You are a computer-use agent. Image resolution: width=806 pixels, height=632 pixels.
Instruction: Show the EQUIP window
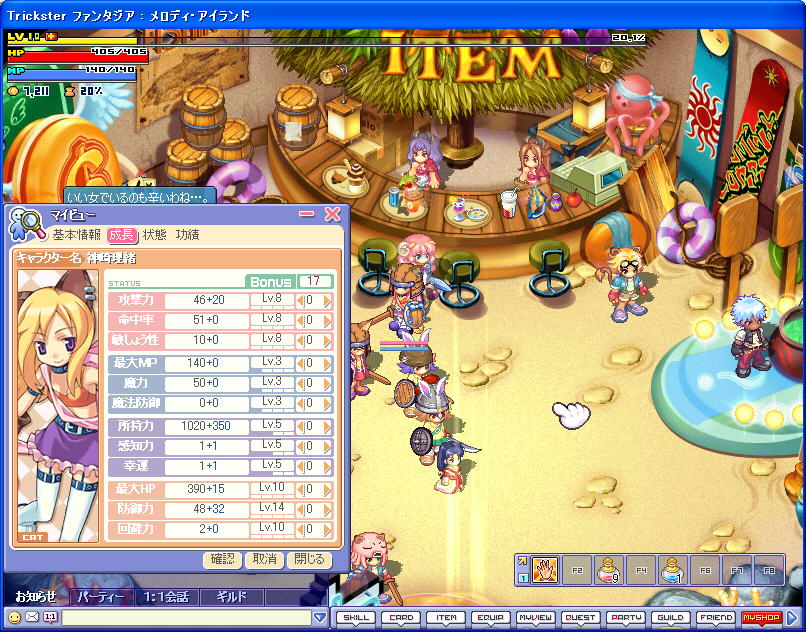490,618
